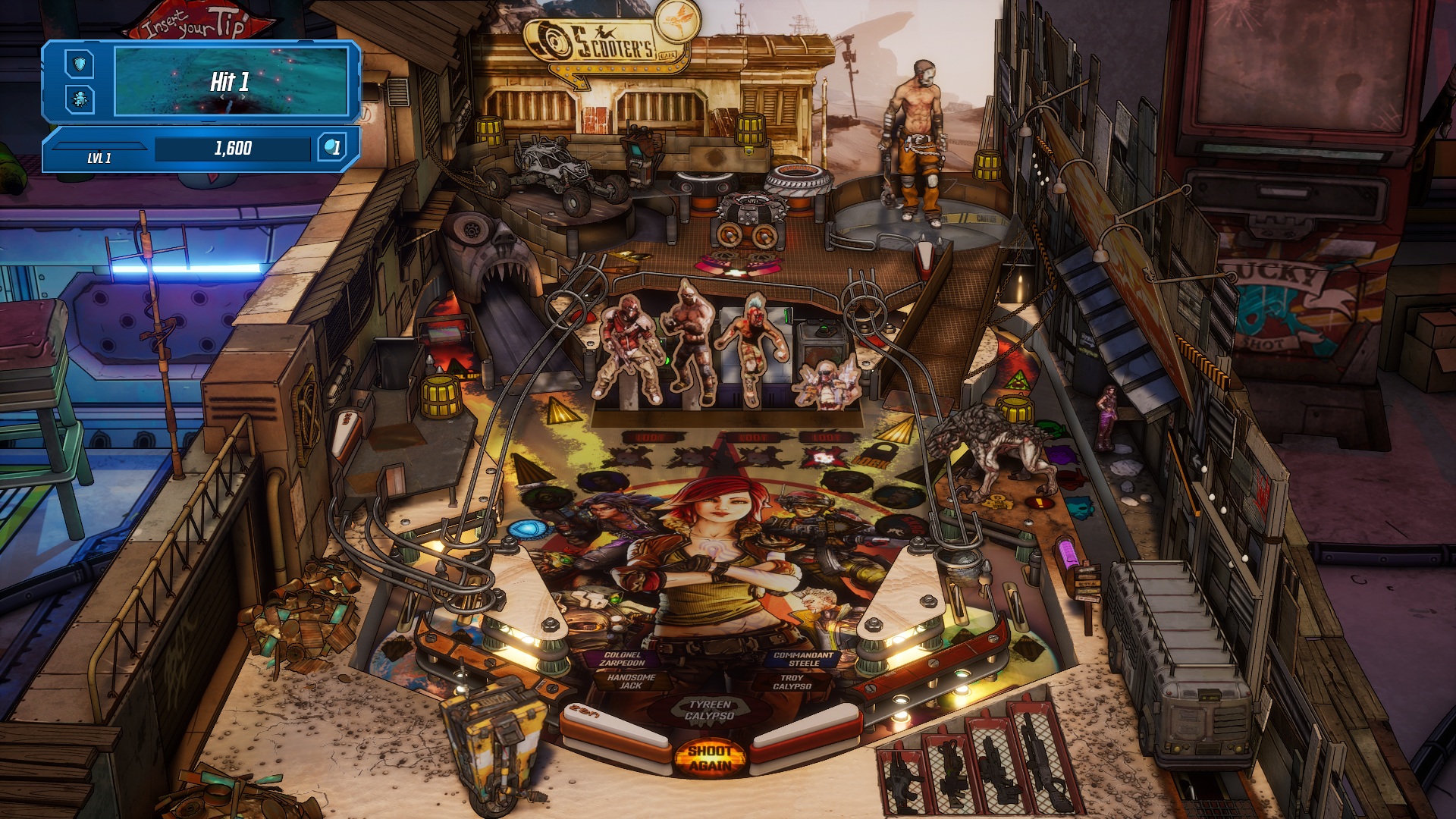Toggle the leftmost LOOT light

(649, 438)
